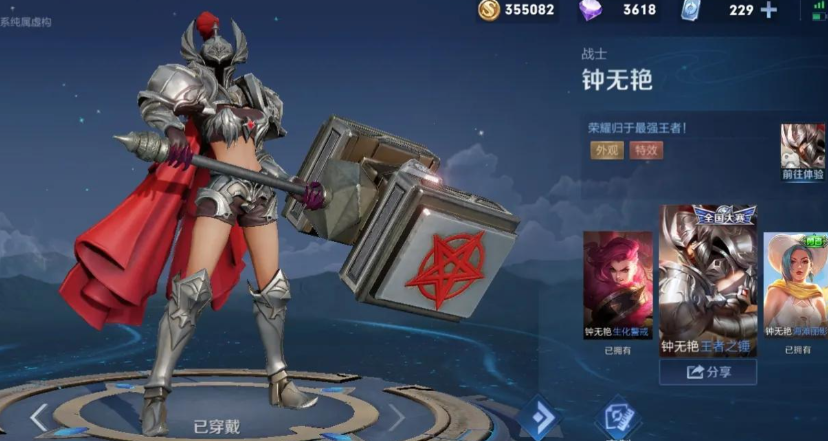
Task: Click the 分享 share button
Action: tap(708, 372)
